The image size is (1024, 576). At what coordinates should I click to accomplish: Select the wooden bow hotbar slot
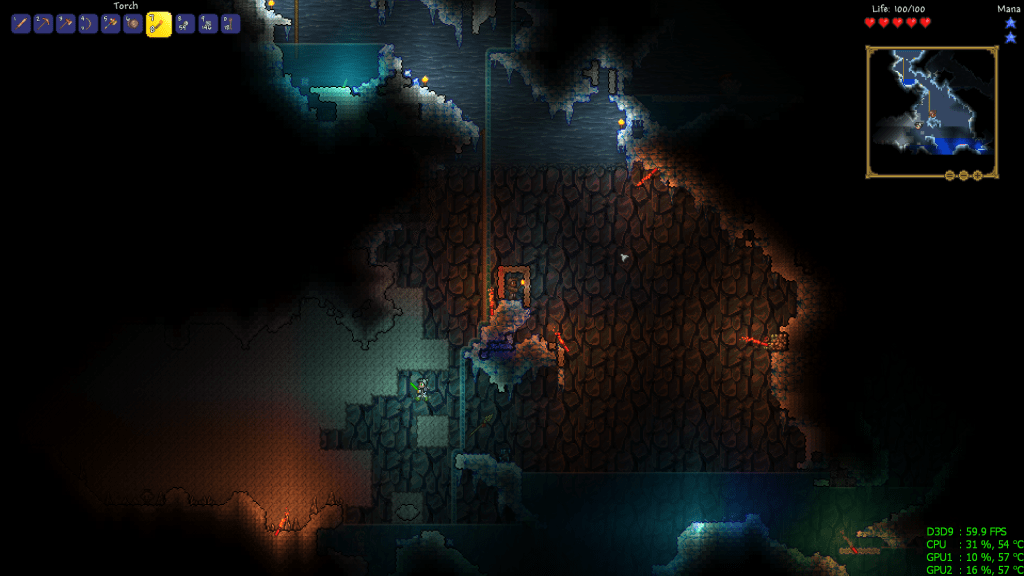pyautogui.click(x=88, y=24)
